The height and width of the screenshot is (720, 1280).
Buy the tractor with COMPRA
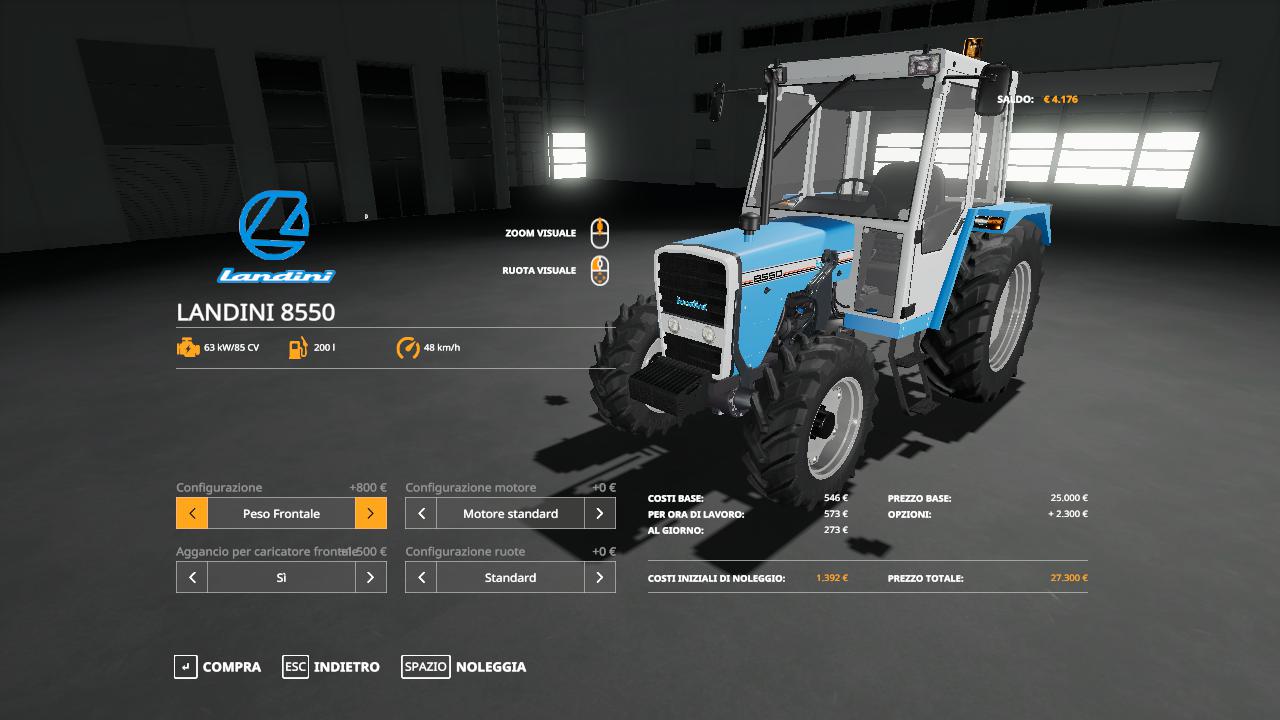(x=217, y=667)
